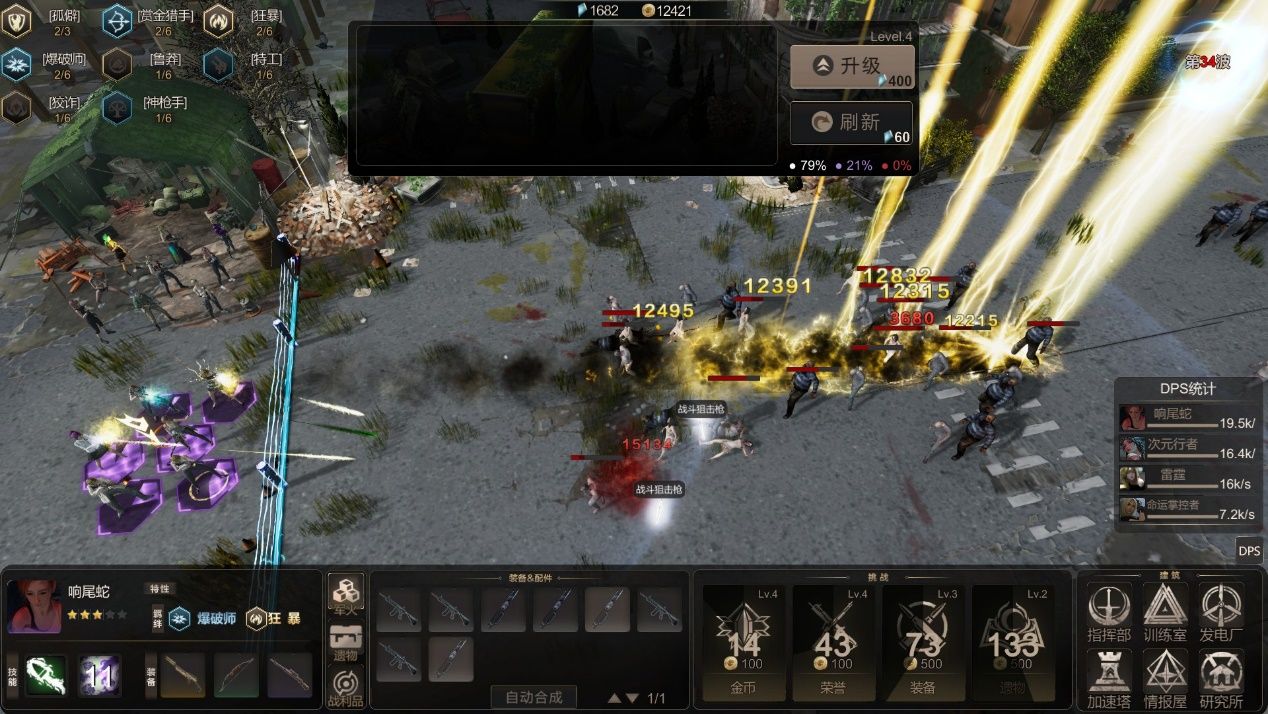Click the 升级 upgrade button
The image size is (1268, 714).
[850, 67]
